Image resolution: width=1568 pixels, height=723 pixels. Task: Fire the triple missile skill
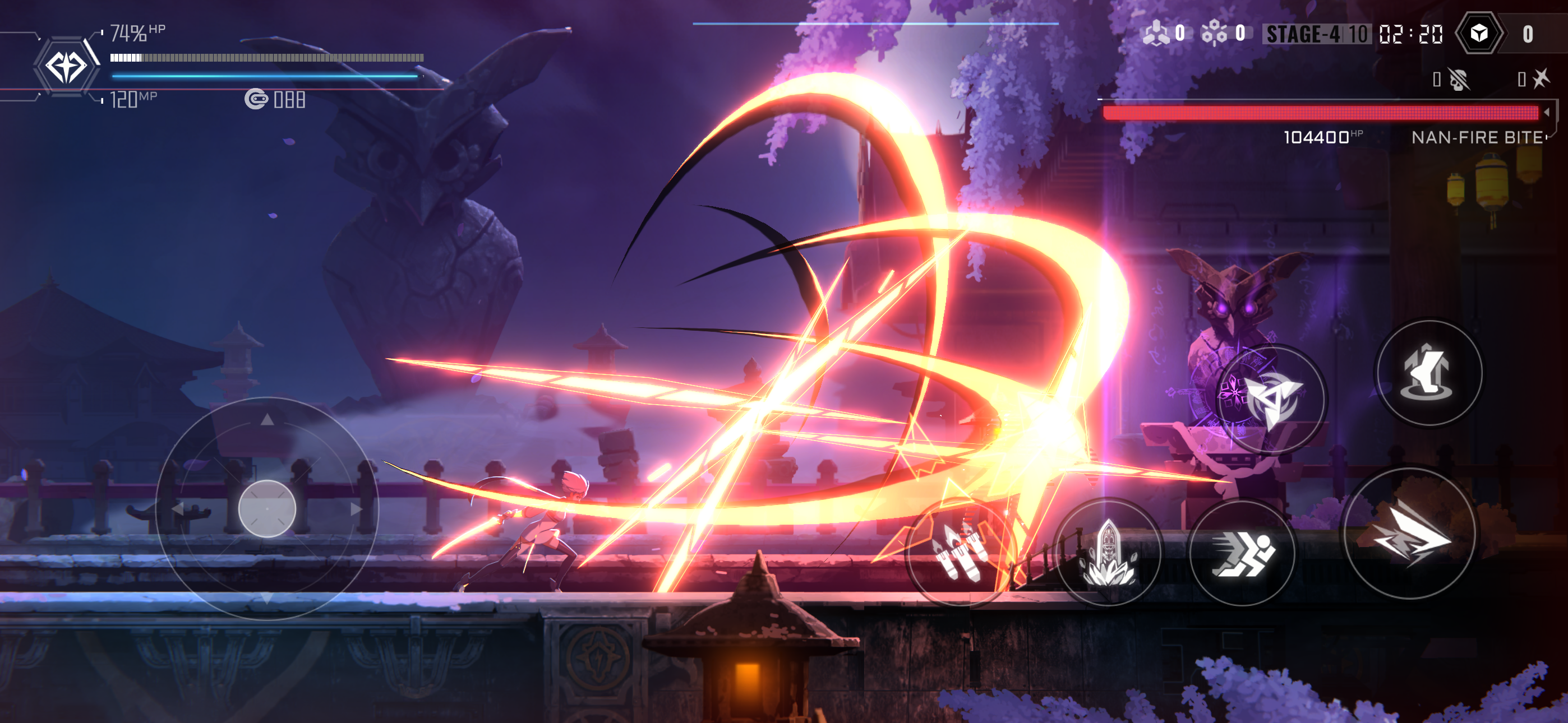pyautogui.click(x=960, y=553)
